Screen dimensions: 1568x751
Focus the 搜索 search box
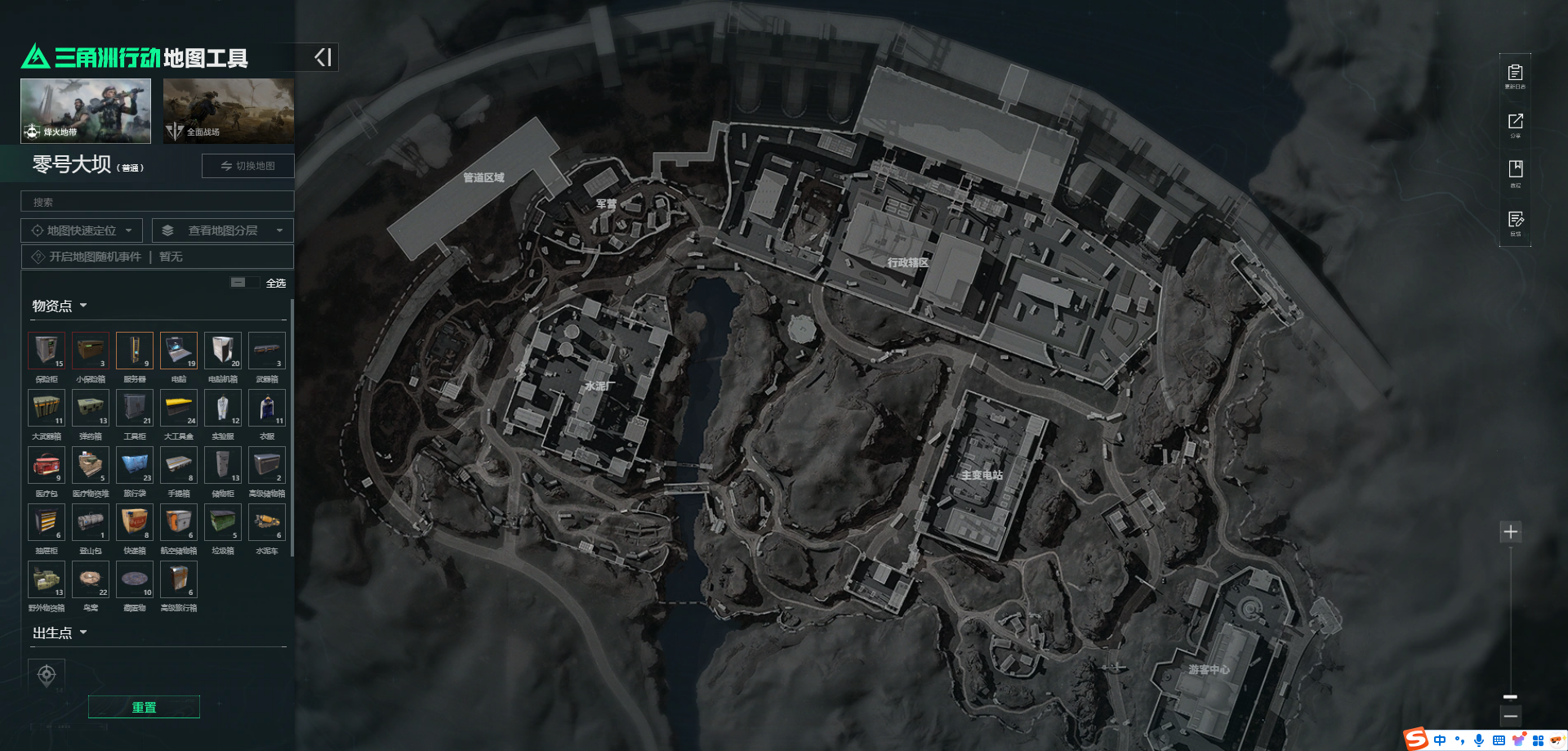[x=157, y=202]
